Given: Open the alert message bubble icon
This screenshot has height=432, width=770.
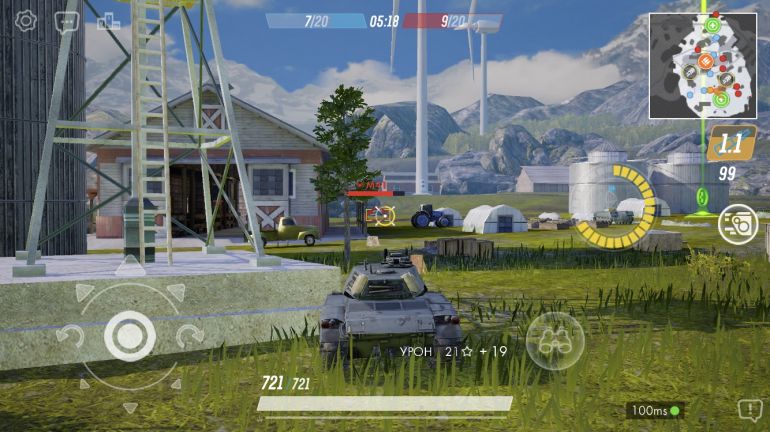Looking at the screenshot, I should tap(749, 409).
